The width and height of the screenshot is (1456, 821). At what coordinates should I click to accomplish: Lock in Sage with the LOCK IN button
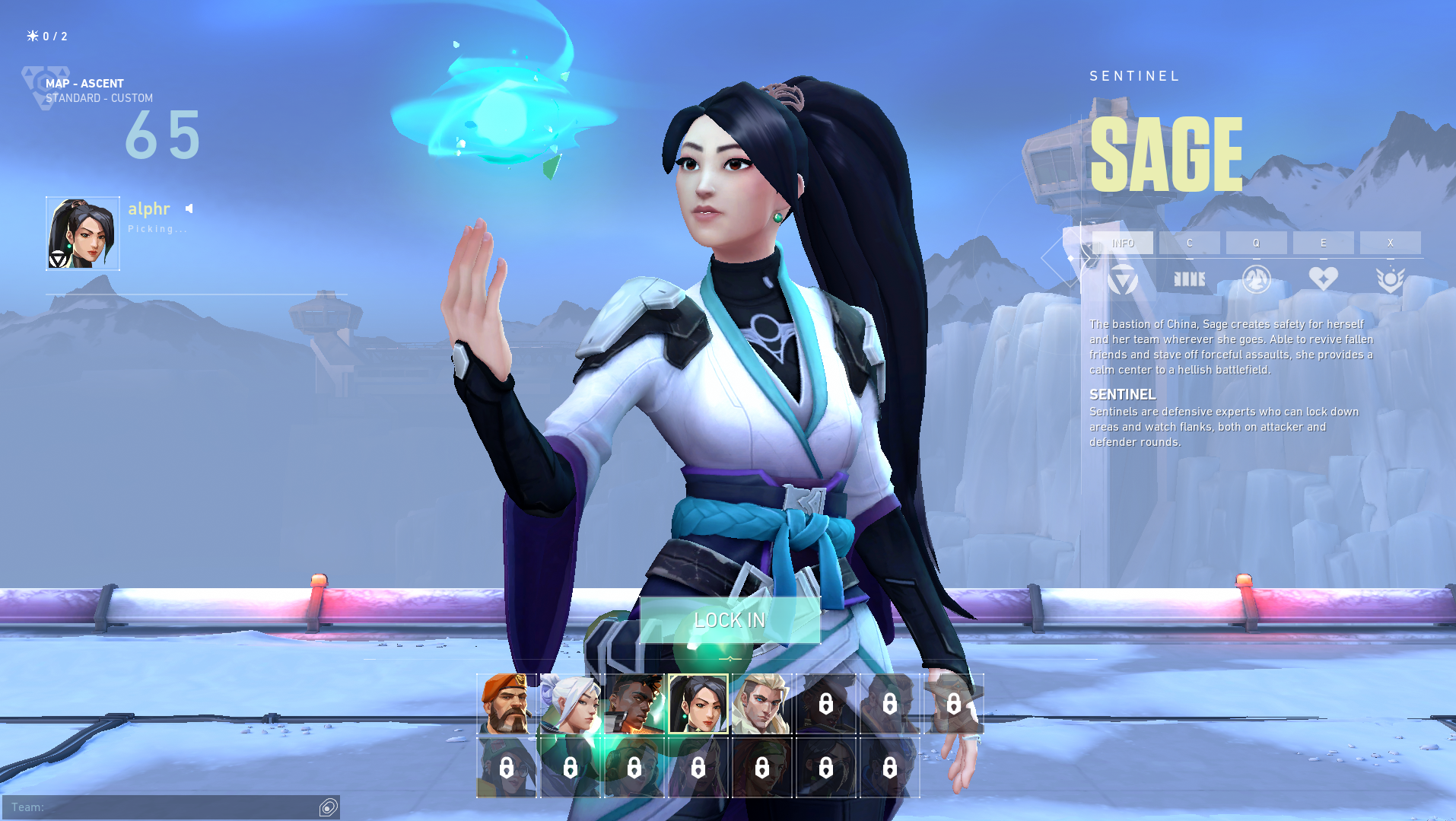click(730, 620)
